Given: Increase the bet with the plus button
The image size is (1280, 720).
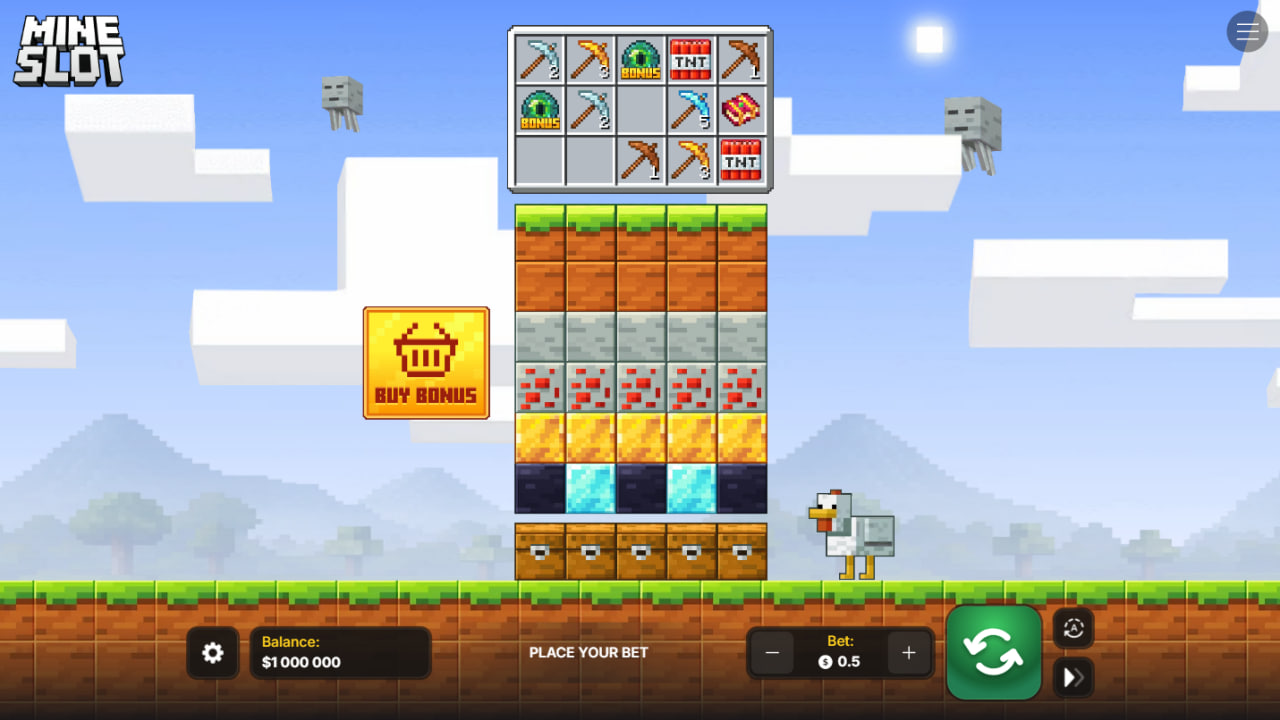Looking at the screenshot, I should pos(908,652).
